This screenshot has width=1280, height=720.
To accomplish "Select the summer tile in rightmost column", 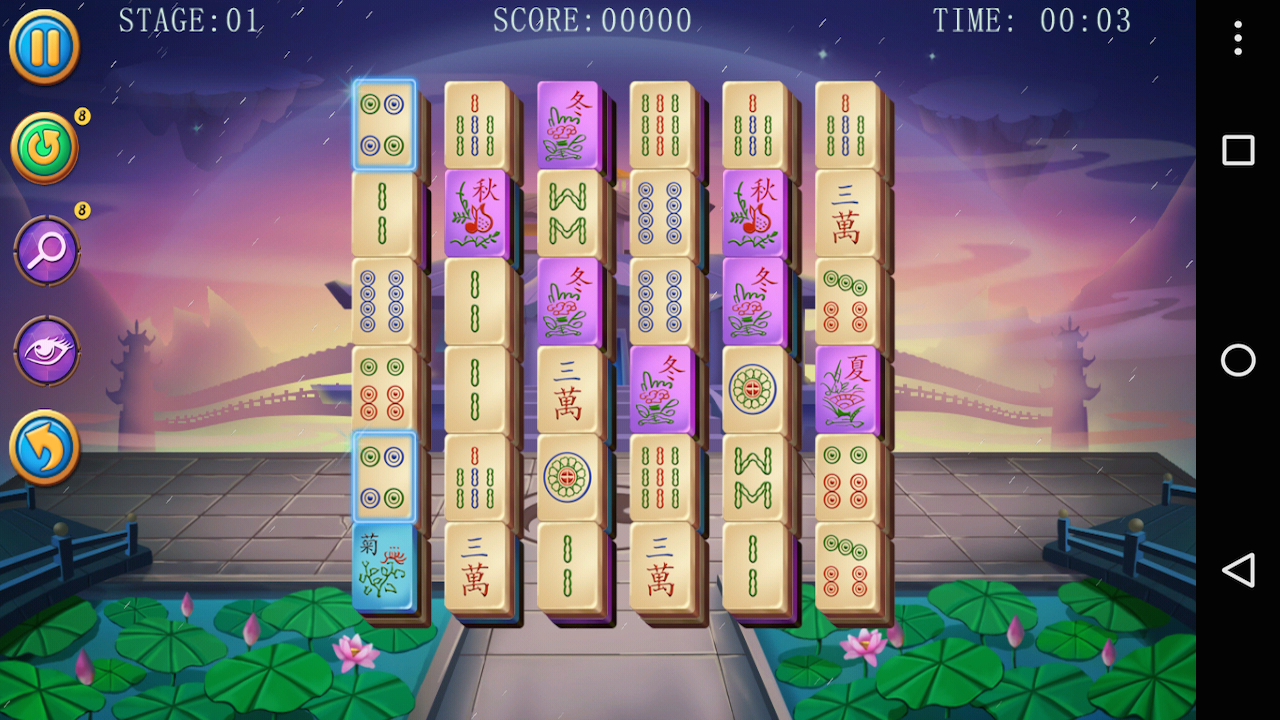I will click(847, 387).
